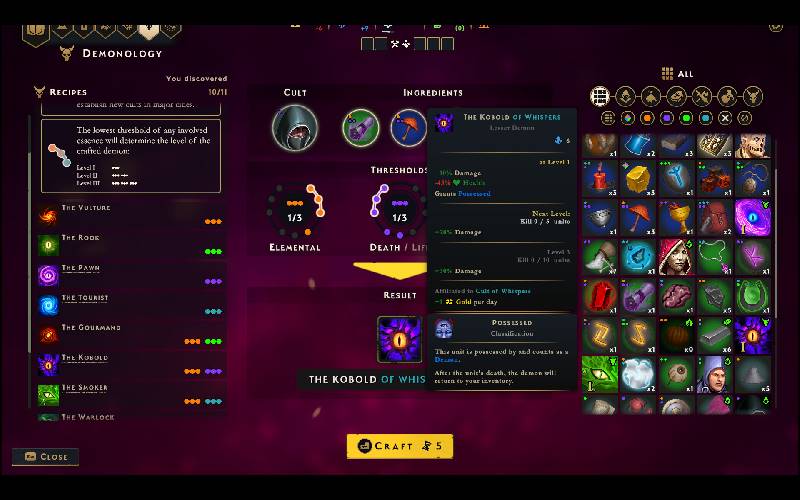
Task: Click the purple eye result demon icon
Action: 396,338
